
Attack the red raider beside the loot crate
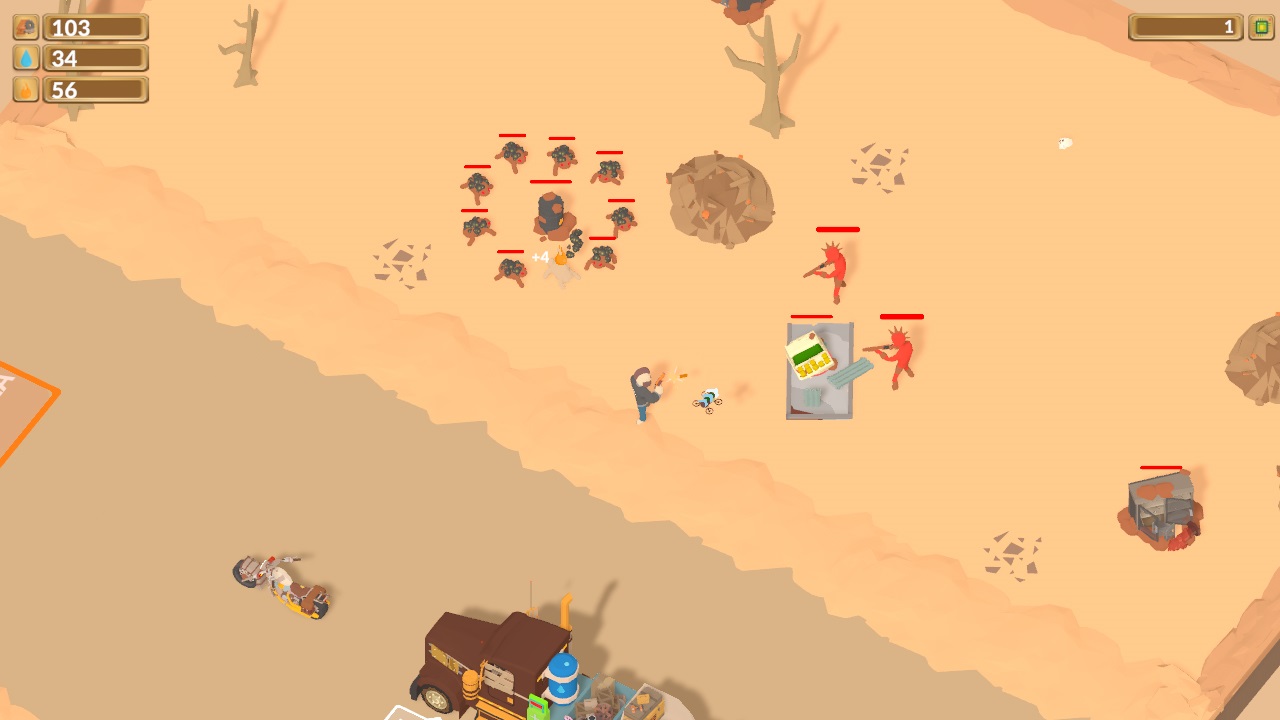898,355
